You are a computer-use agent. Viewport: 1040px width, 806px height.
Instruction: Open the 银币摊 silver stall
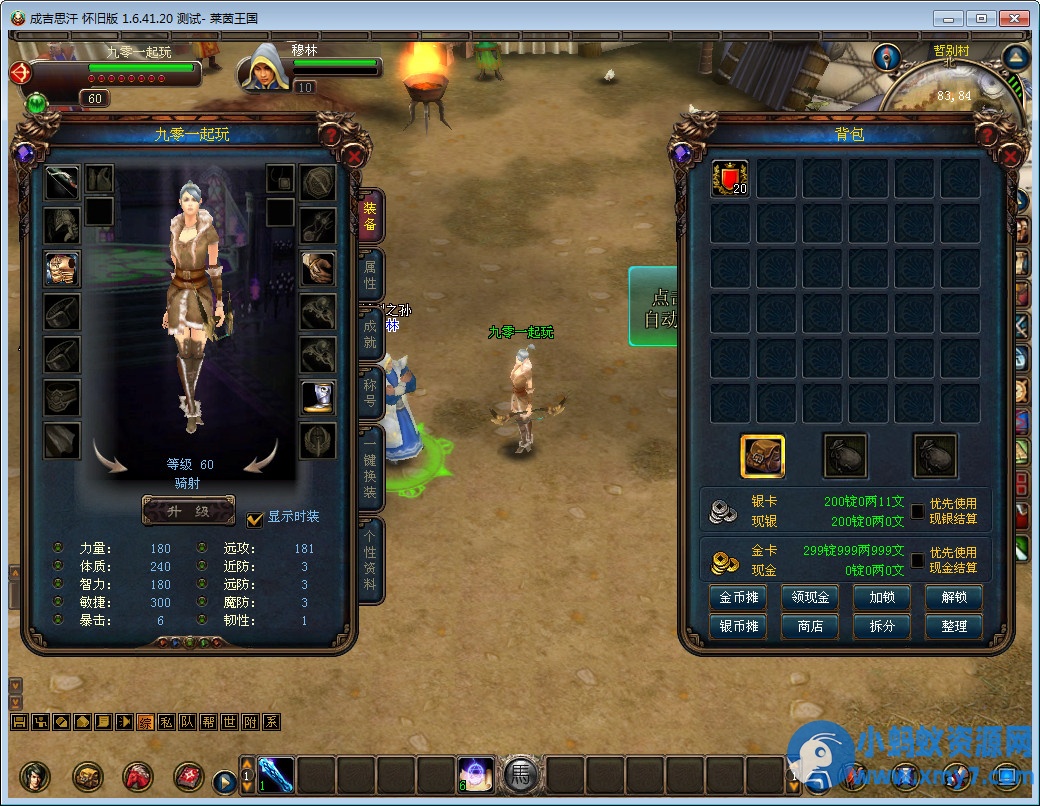point(738,626)
